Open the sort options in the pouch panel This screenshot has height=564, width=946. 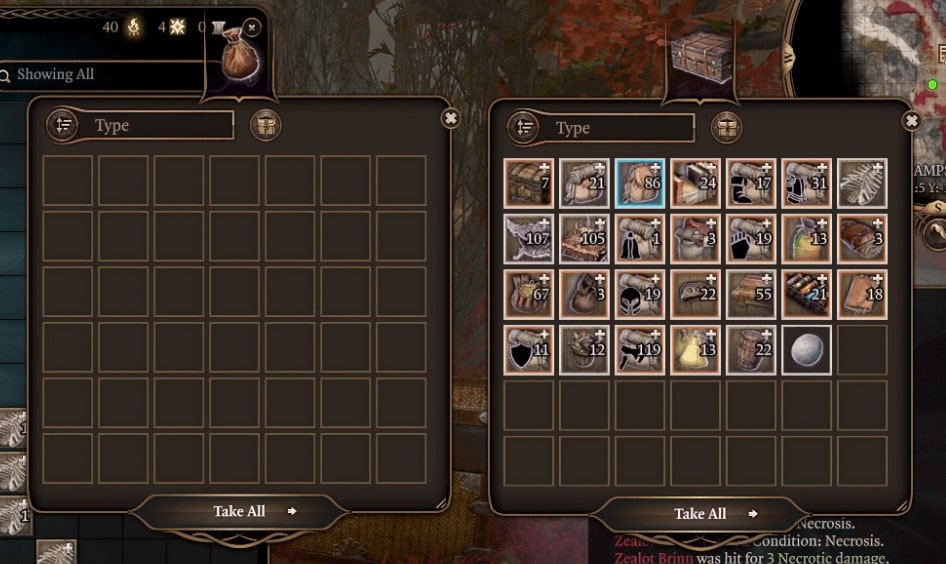[x=63, y=125]
